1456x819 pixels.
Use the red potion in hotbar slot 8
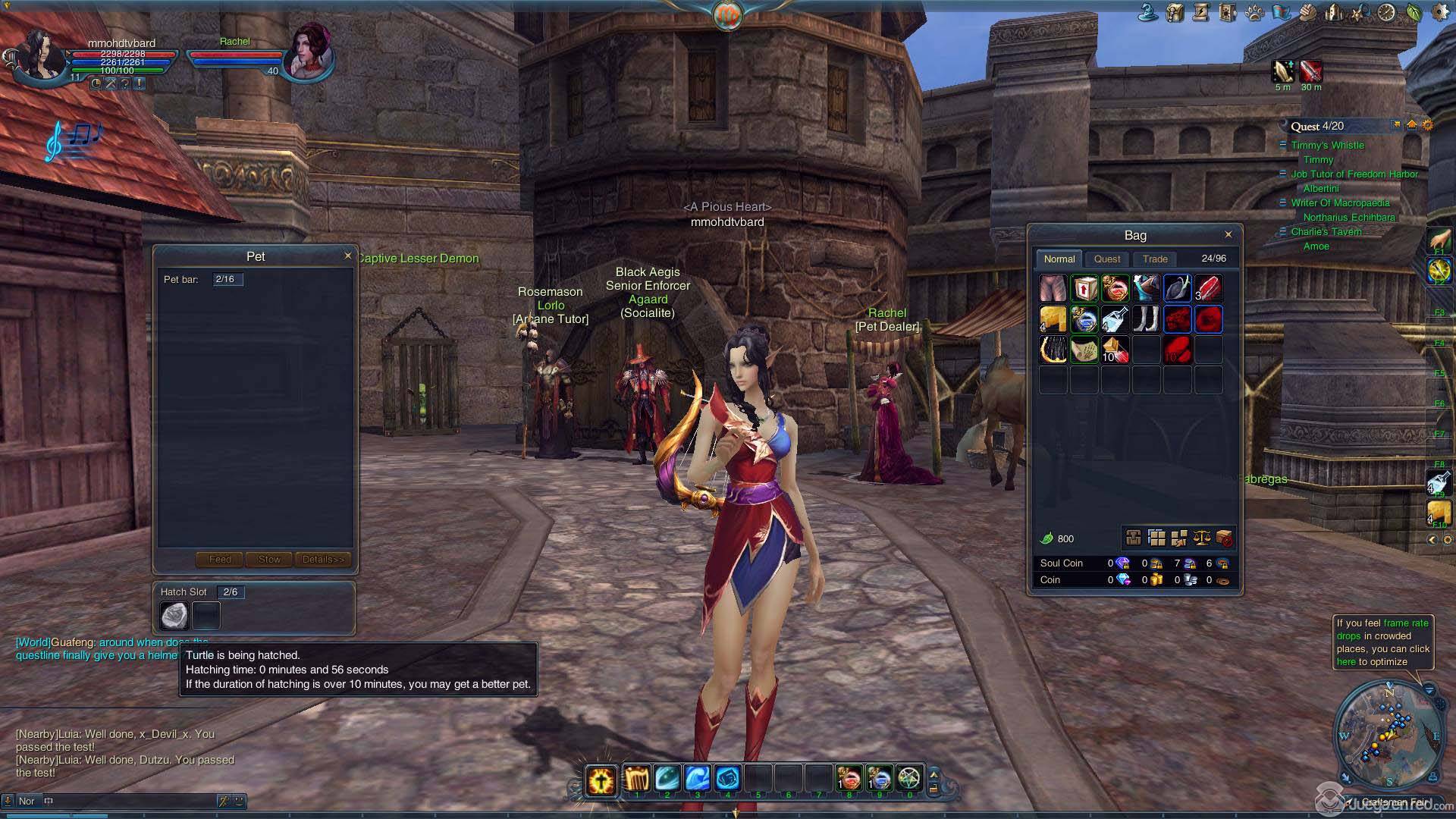pos(849,779)
